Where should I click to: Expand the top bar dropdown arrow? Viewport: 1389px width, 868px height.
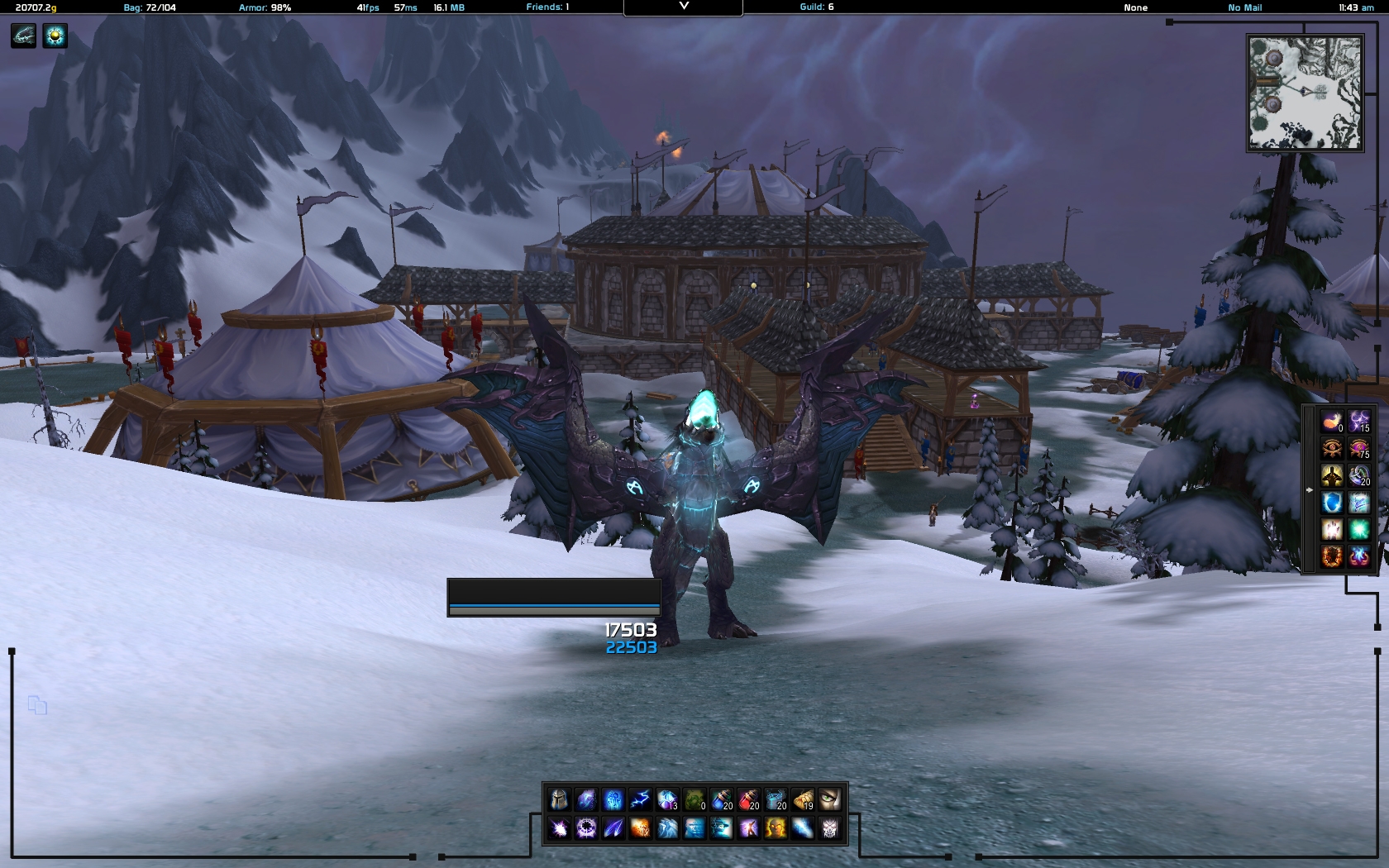tap(683, 7)
